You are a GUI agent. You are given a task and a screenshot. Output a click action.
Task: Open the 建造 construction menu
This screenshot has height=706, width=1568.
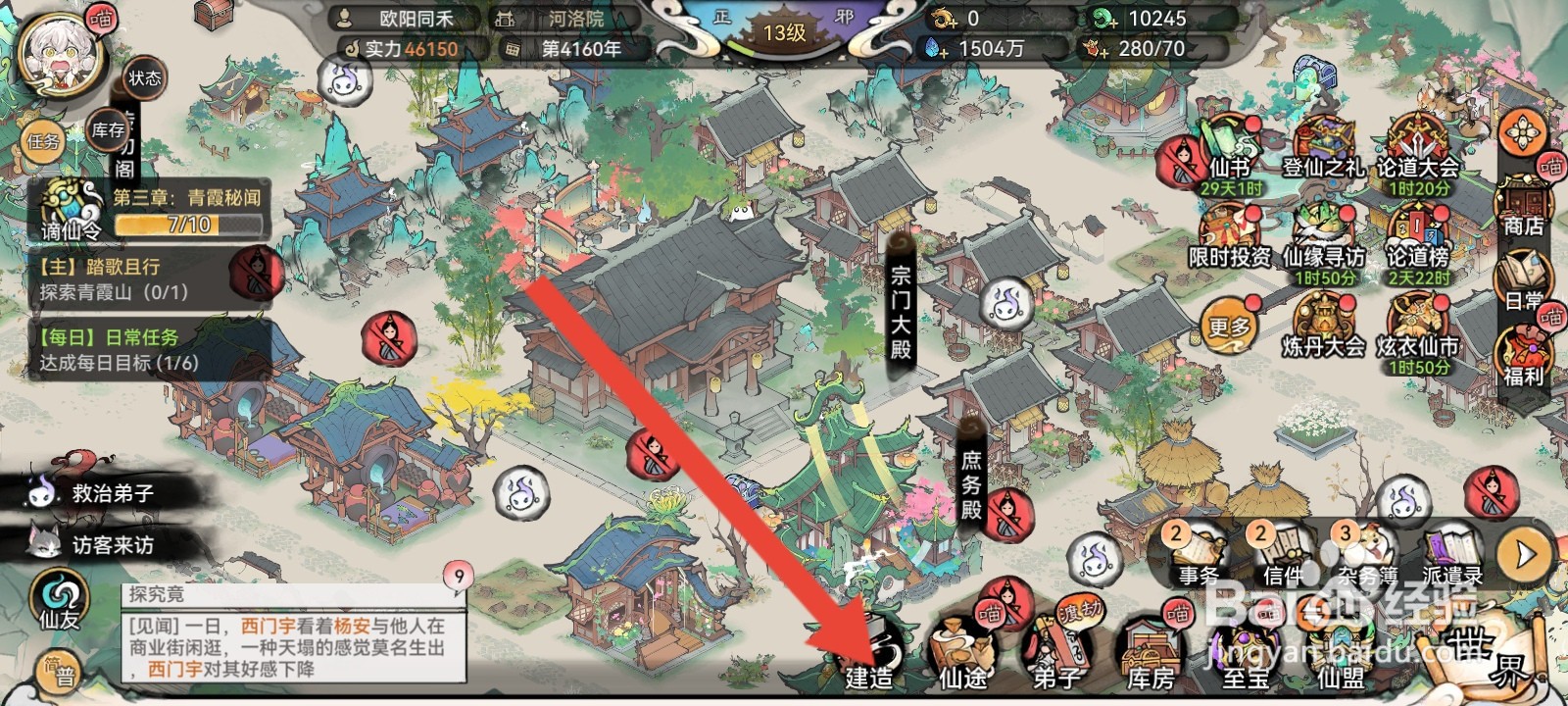click(866, 653)
